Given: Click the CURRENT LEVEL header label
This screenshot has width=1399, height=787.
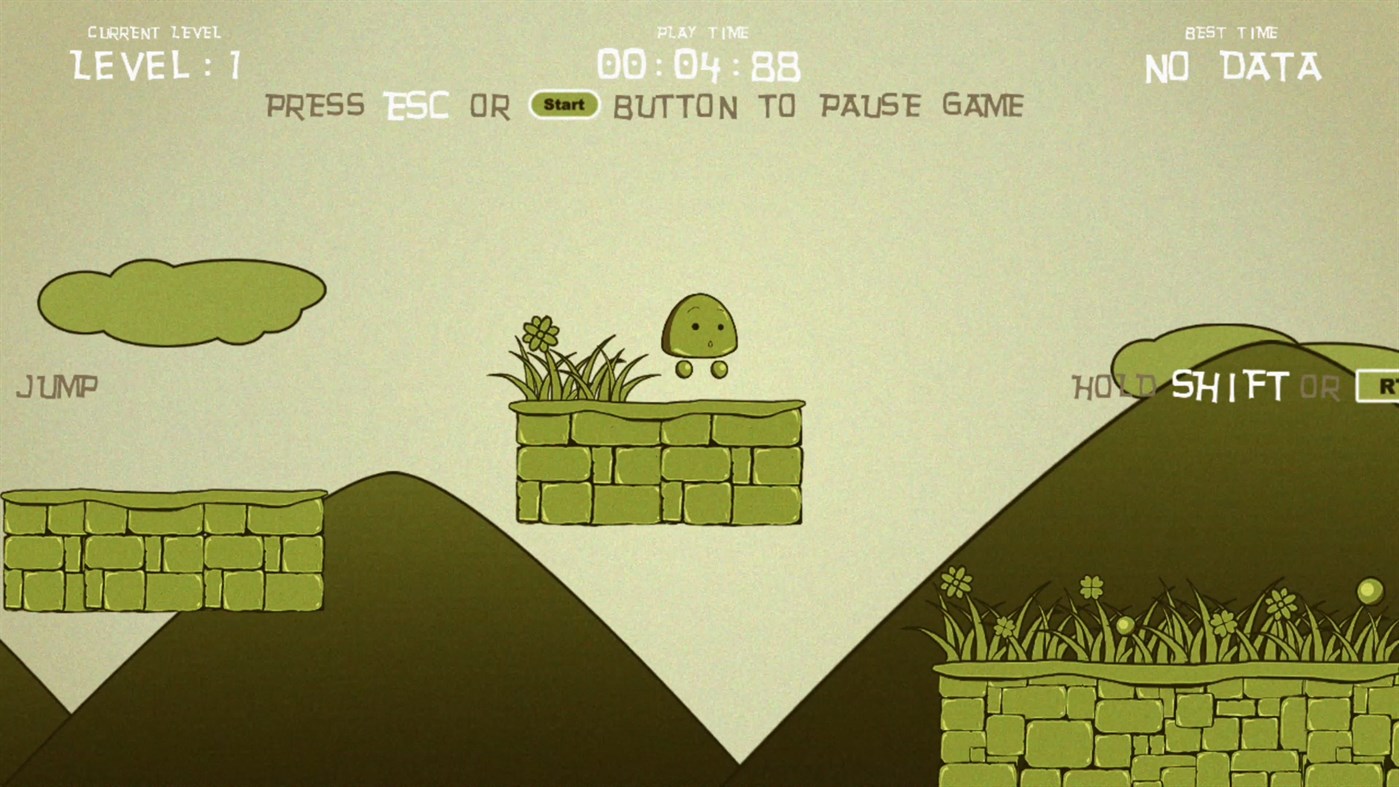Looking at the screenshot, I should [155, 31].
